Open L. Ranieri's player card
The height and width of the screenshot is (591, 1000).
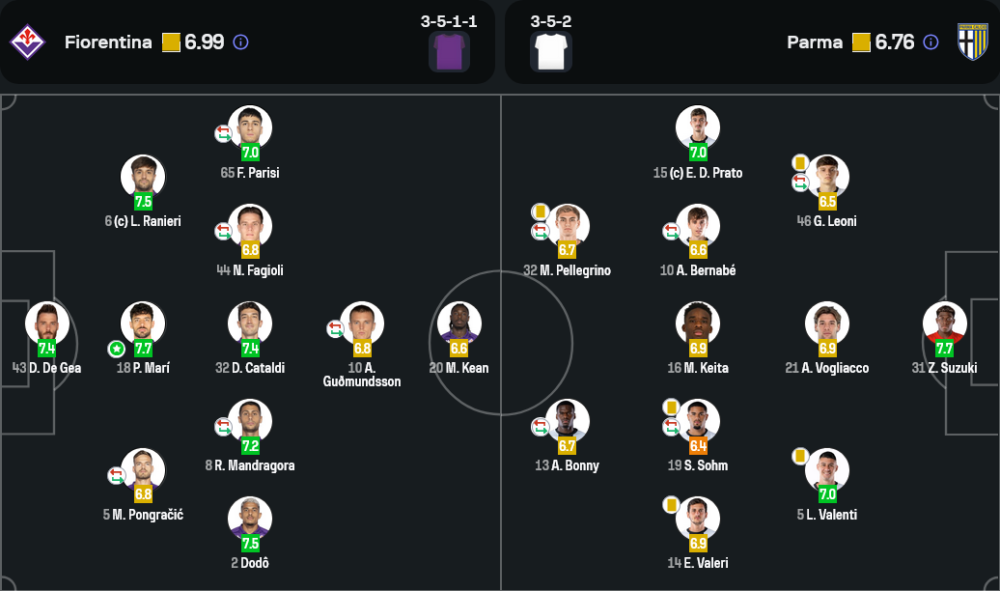pyautogui.click(x=143, y=177)
